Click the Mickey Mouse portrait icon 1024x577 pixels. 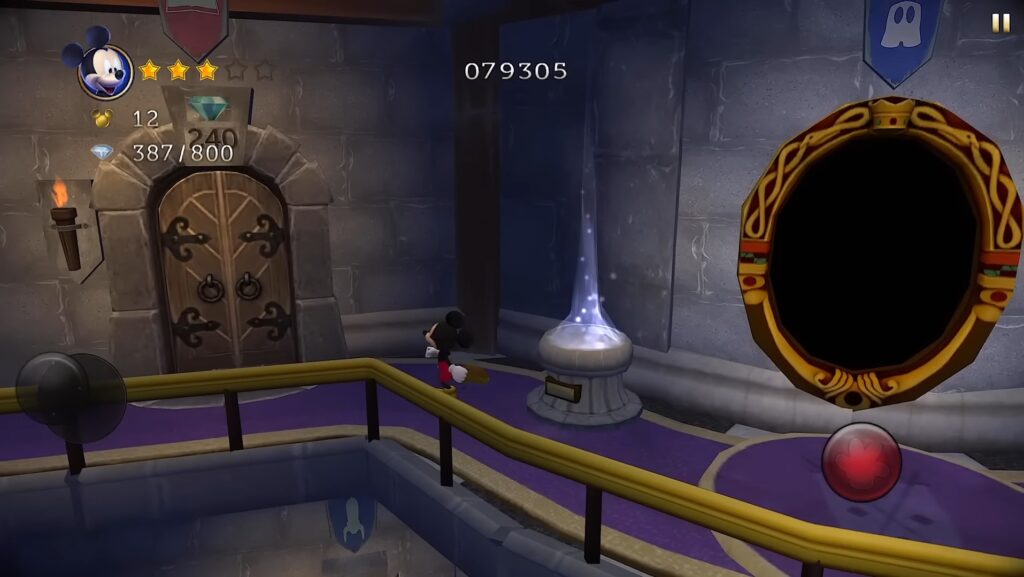point(103,69)
